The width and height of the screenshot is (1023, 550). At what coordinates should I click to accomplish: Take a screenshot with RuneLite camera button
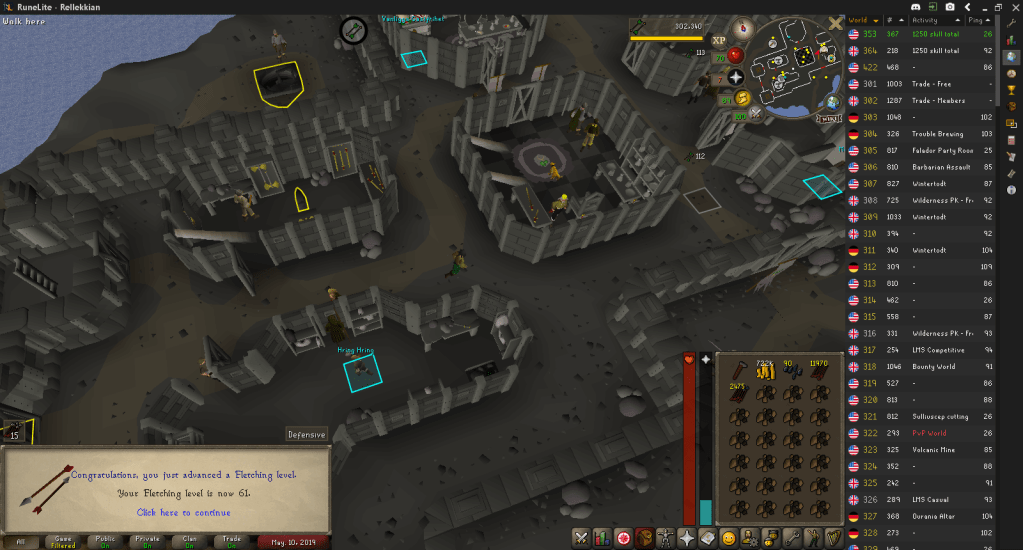(x=949, y=7)
